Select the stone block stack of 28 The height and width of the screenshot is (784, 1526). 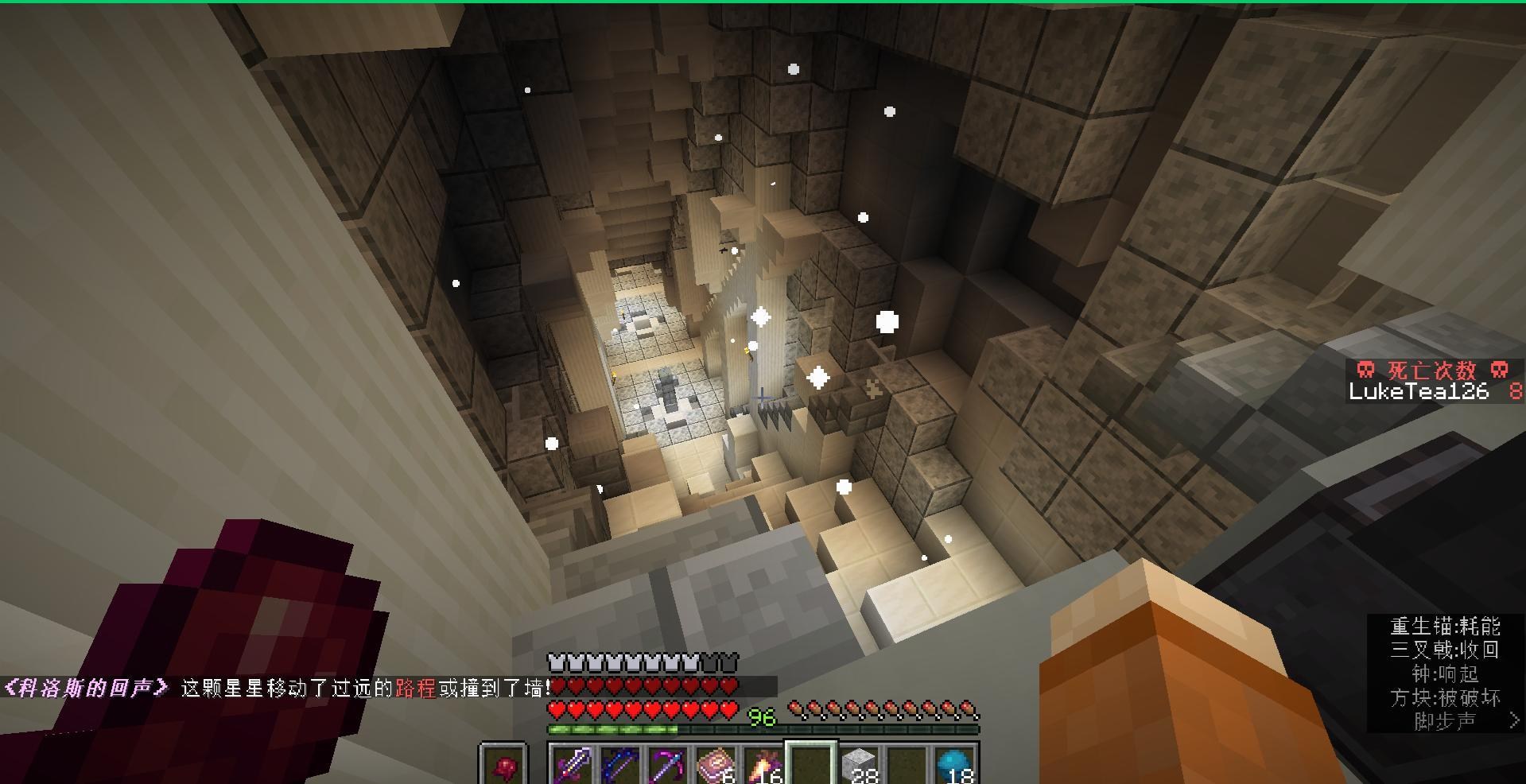pos(860,763)
